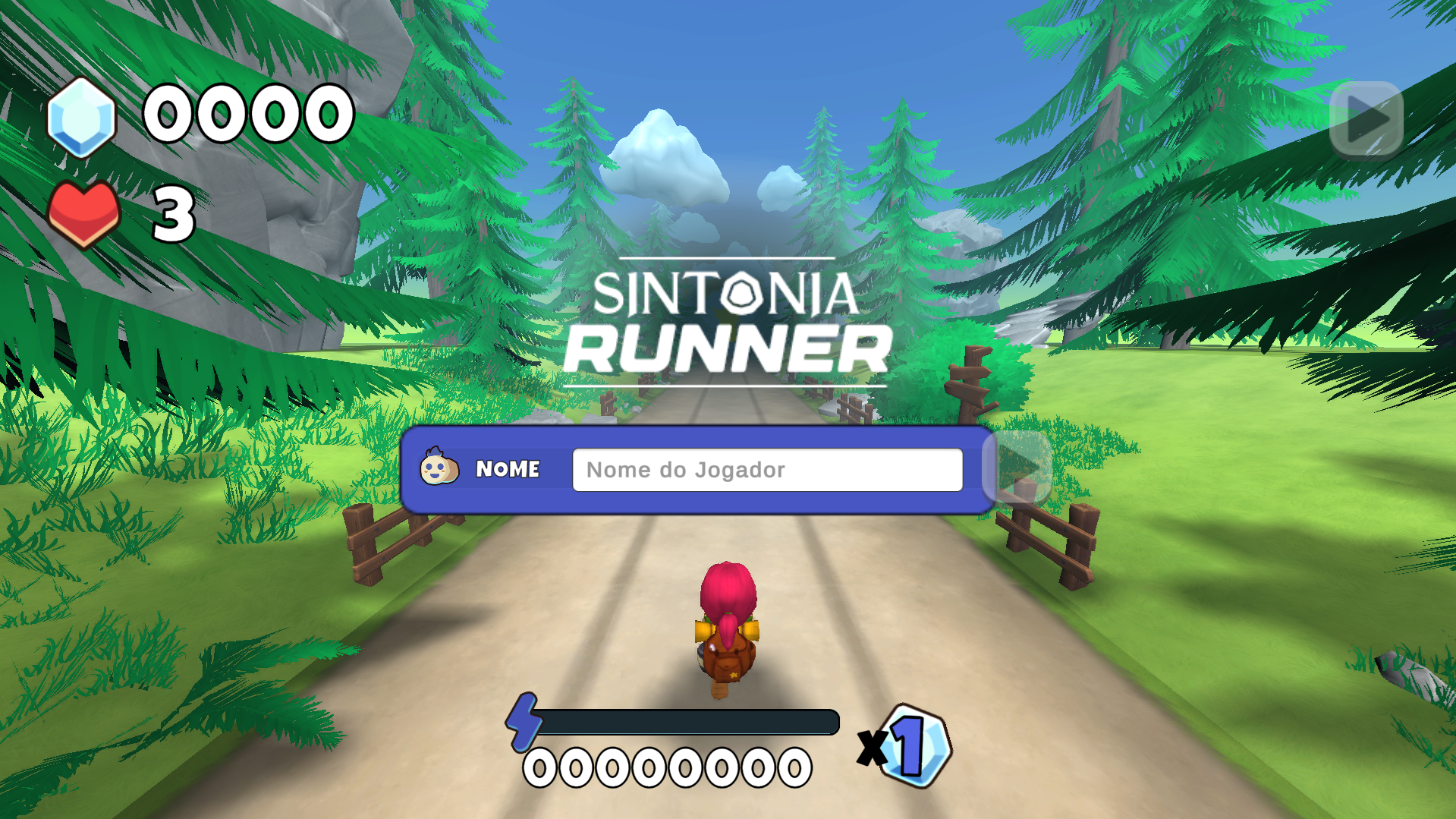Screen dimensions: 1456x819
Task: Click the baby face avatar beside NOME
Action: coord(439,470)
